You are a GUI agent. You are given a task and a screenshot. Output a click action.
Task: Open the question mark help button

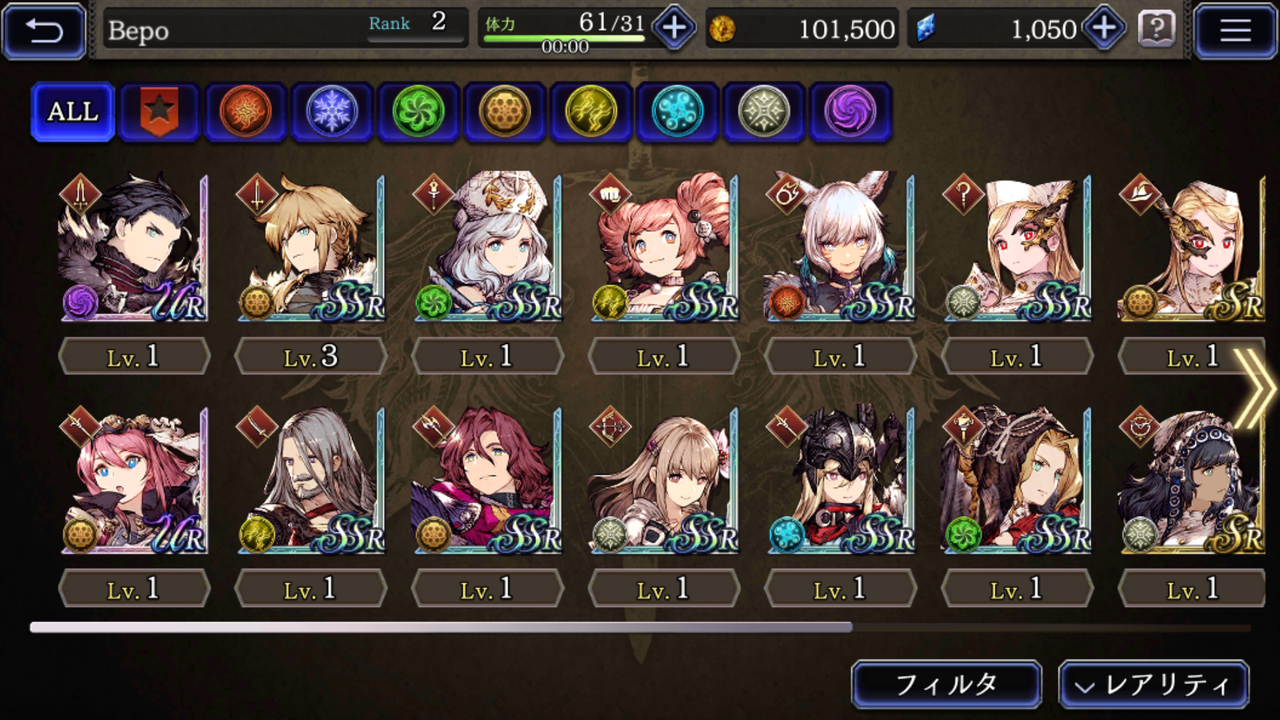pos(1156,29)
